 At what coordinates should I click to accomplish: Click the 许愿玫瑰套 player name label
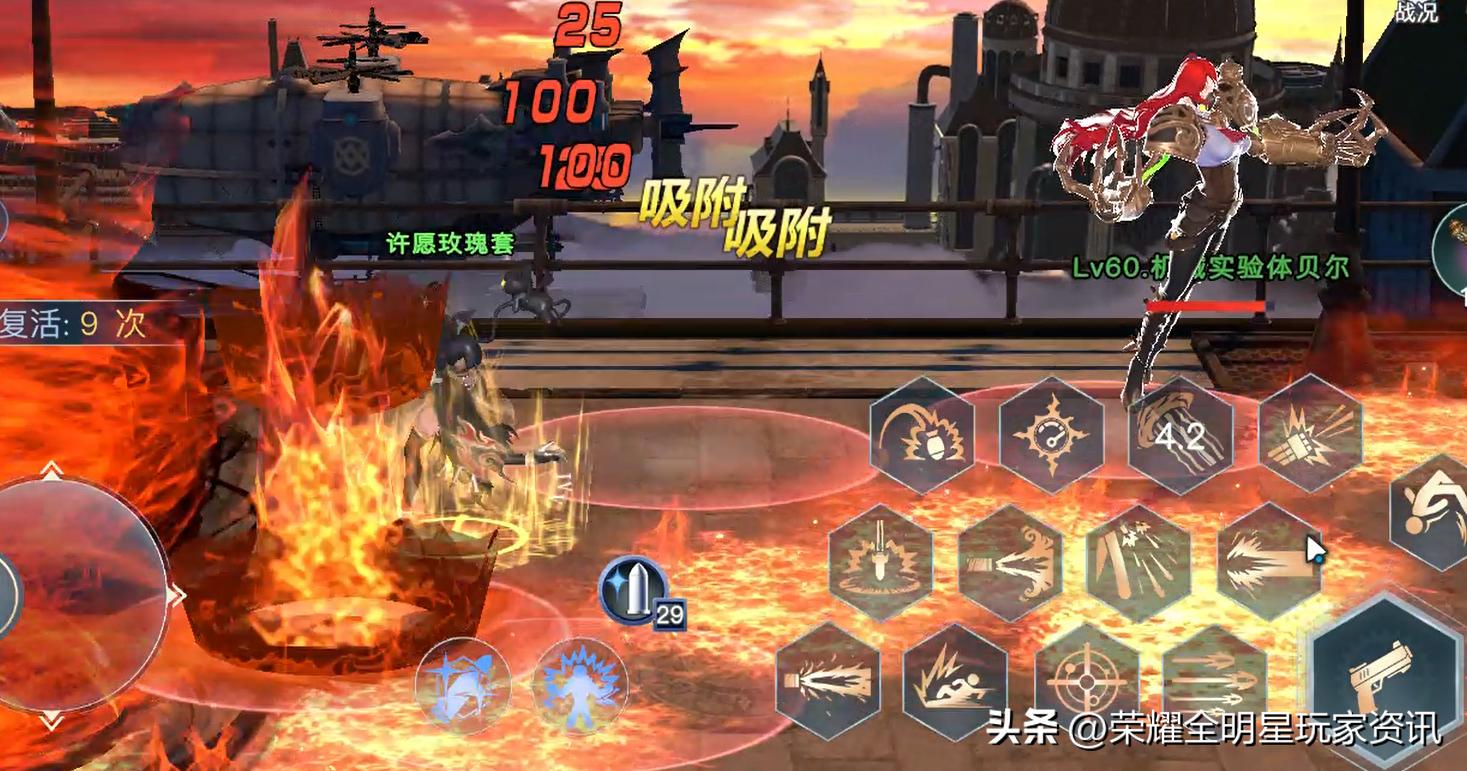pos(449,243)
